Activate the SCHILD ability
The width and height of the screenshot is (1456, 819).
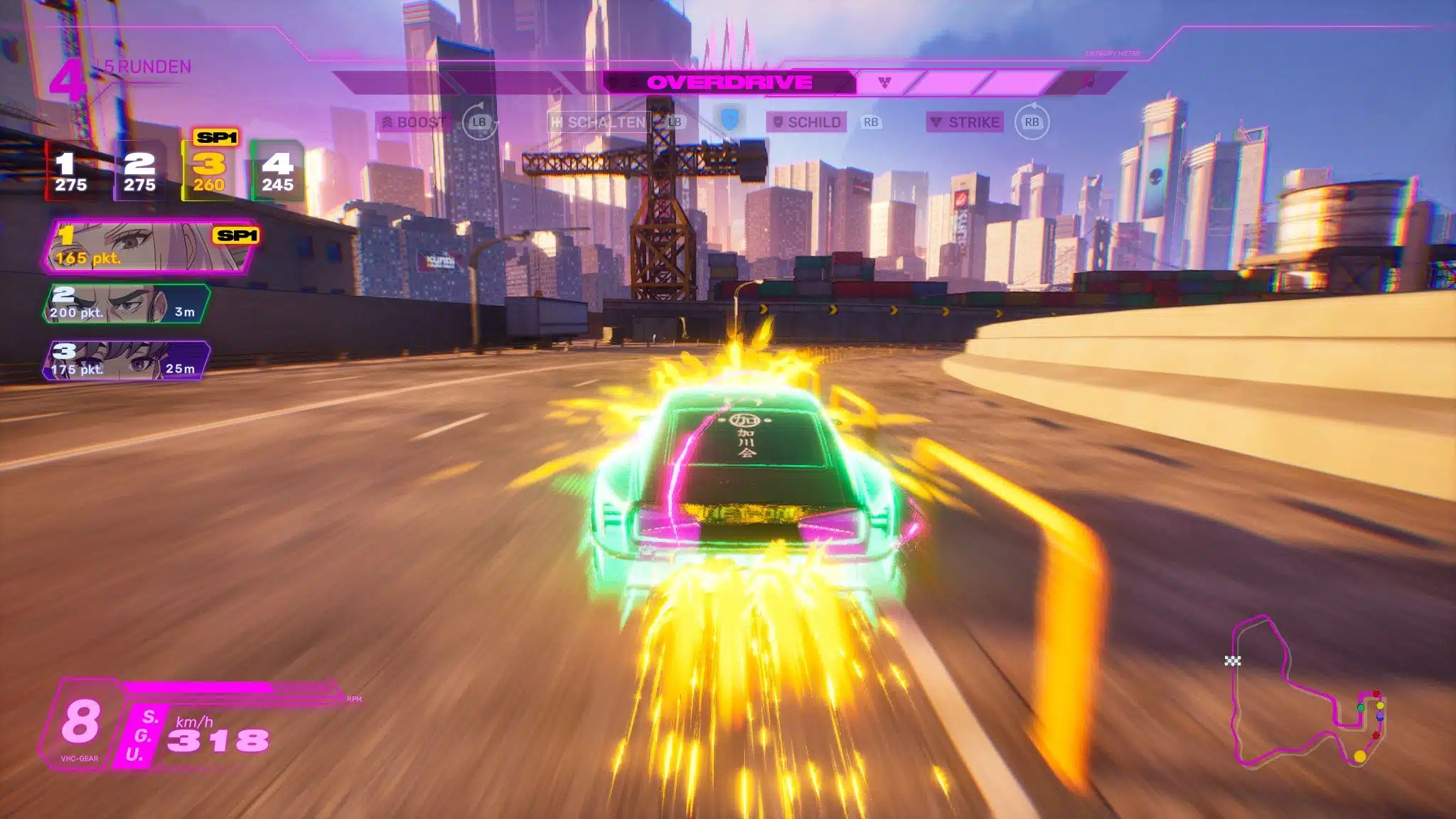pos(807,122)
